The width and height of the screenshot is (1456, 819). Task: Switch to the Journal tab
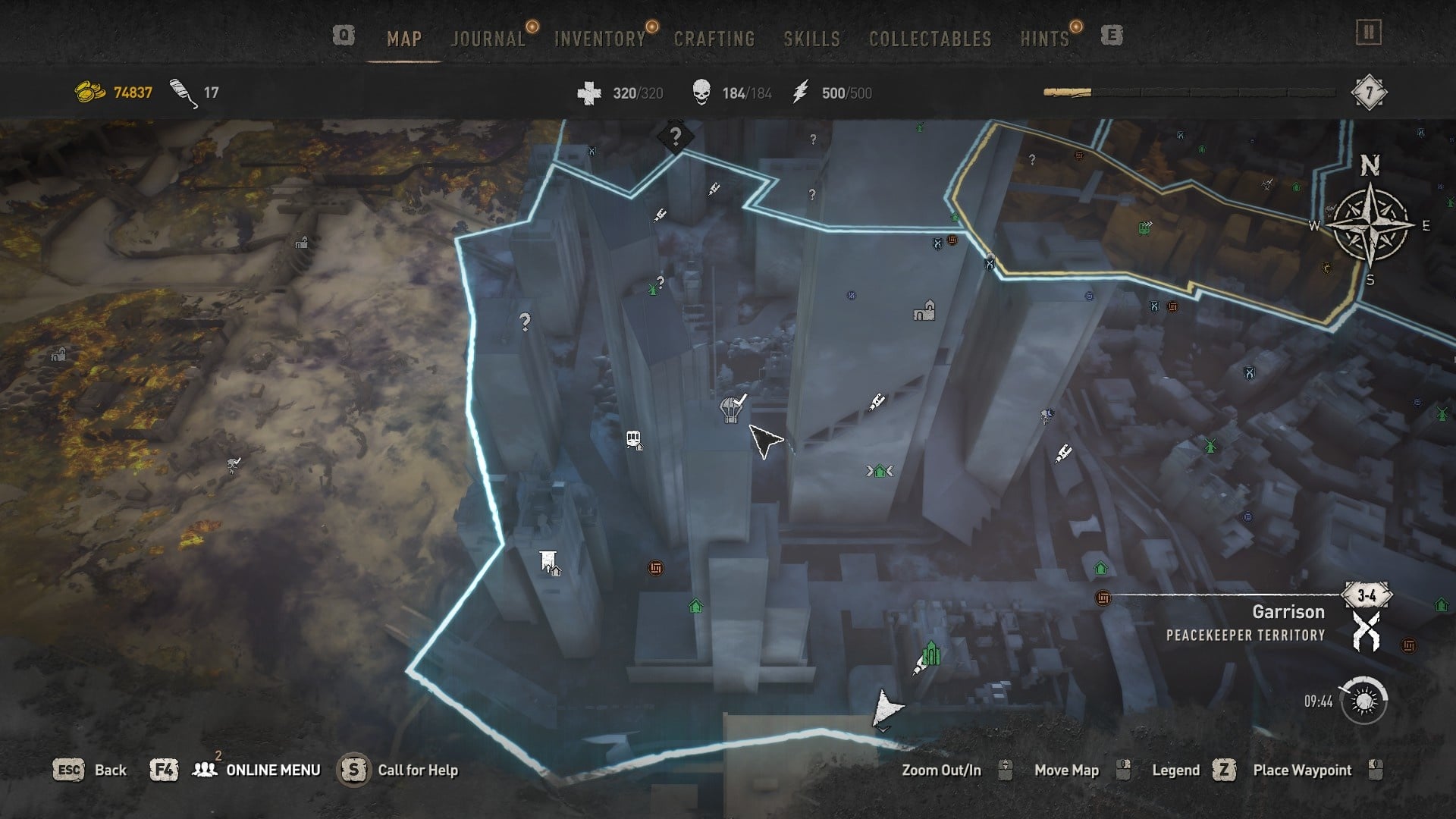(x=488, y=39)
